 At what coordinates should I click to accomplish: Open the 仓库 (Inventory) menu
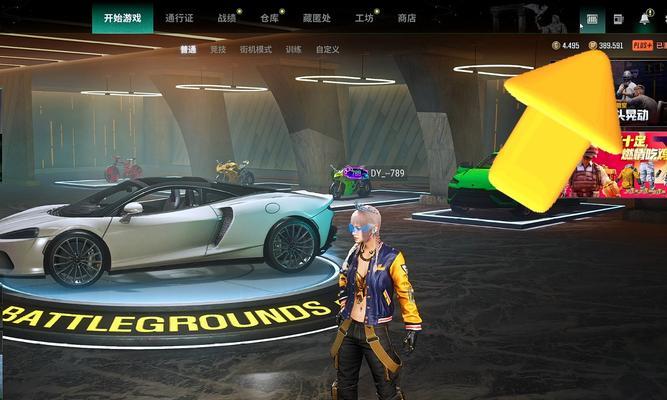pos(269,18)
